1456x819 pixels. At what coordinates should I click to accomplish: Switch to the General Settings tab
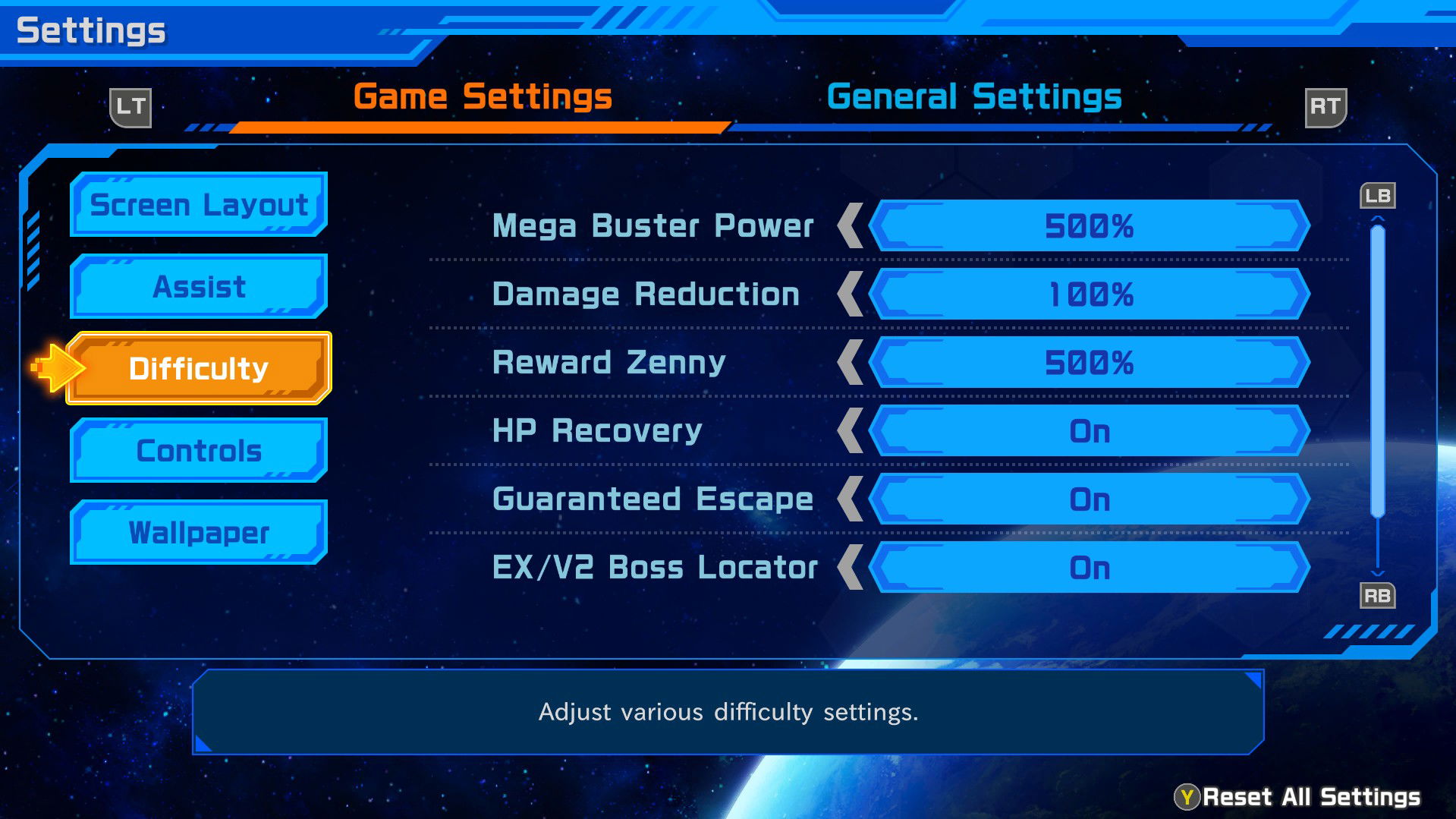[975, 96]
